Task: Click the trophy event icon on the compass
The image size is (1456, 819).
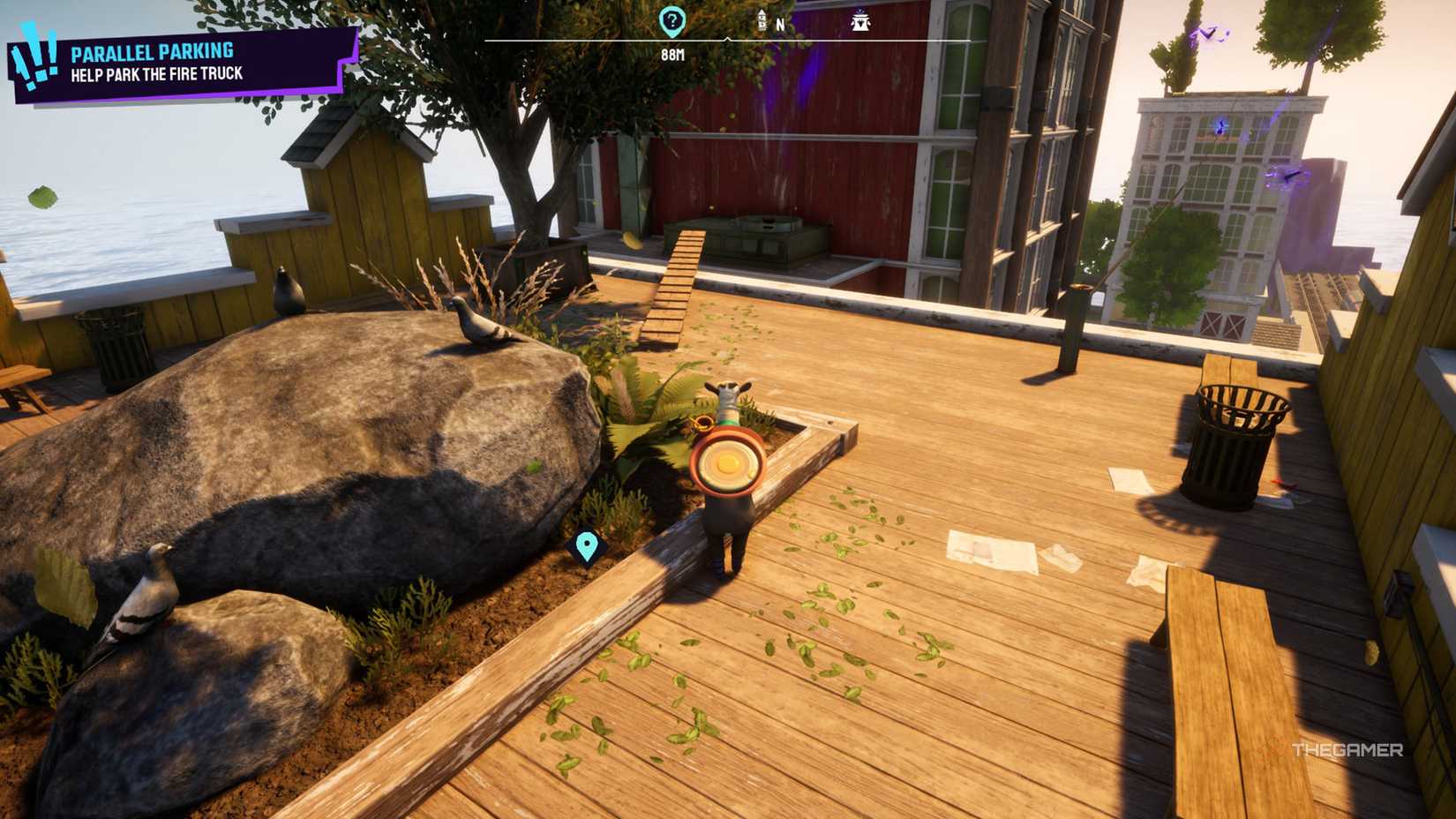Action: coord(860,20)
